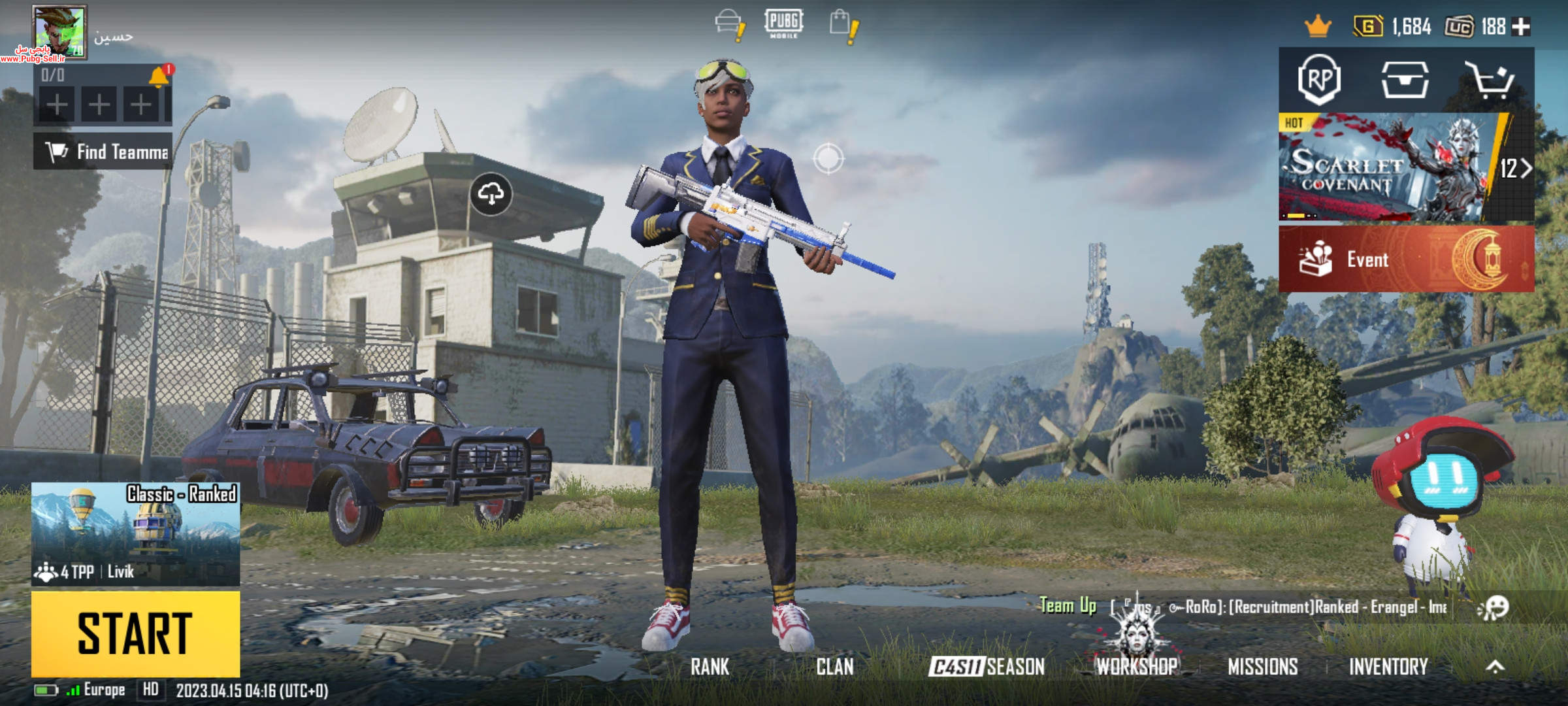This screenshot has height=706, width=1568.
Task: Open the CLAN menu
Action: pyautogui.click(x=834, y=667)
